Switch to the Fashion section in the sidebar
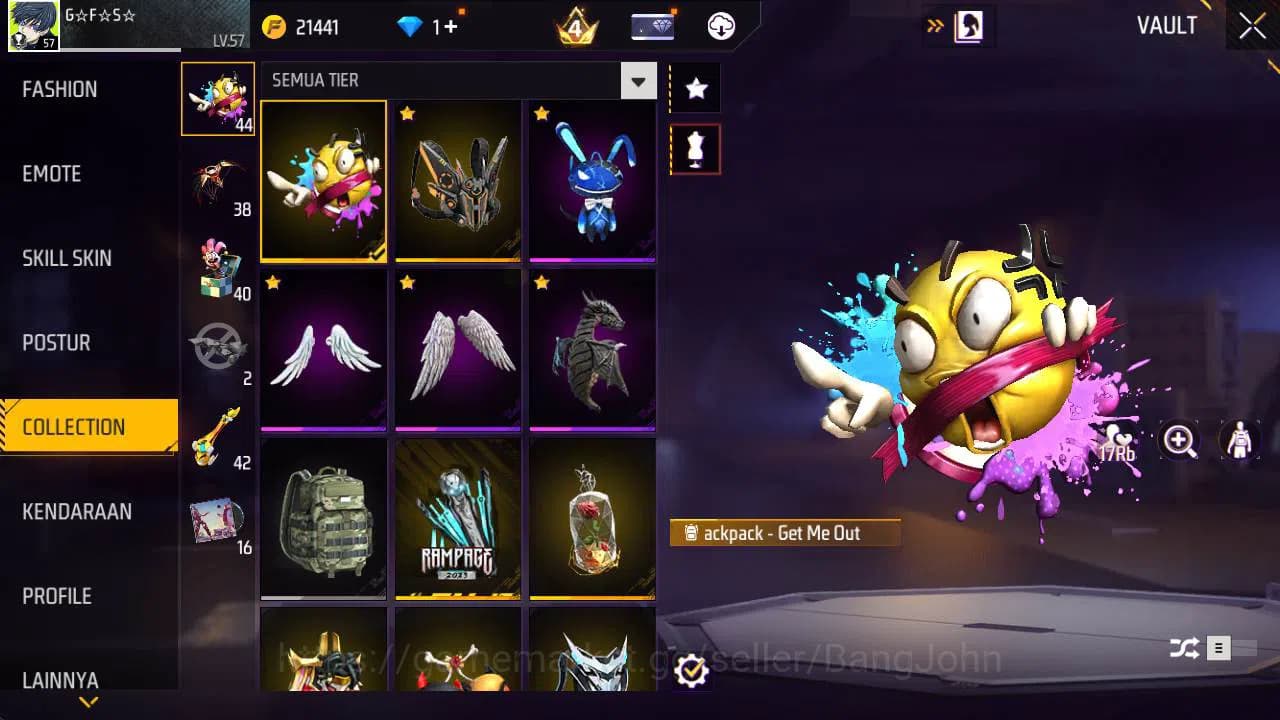This screenshot has height=720, width=1280. (60, 89)
